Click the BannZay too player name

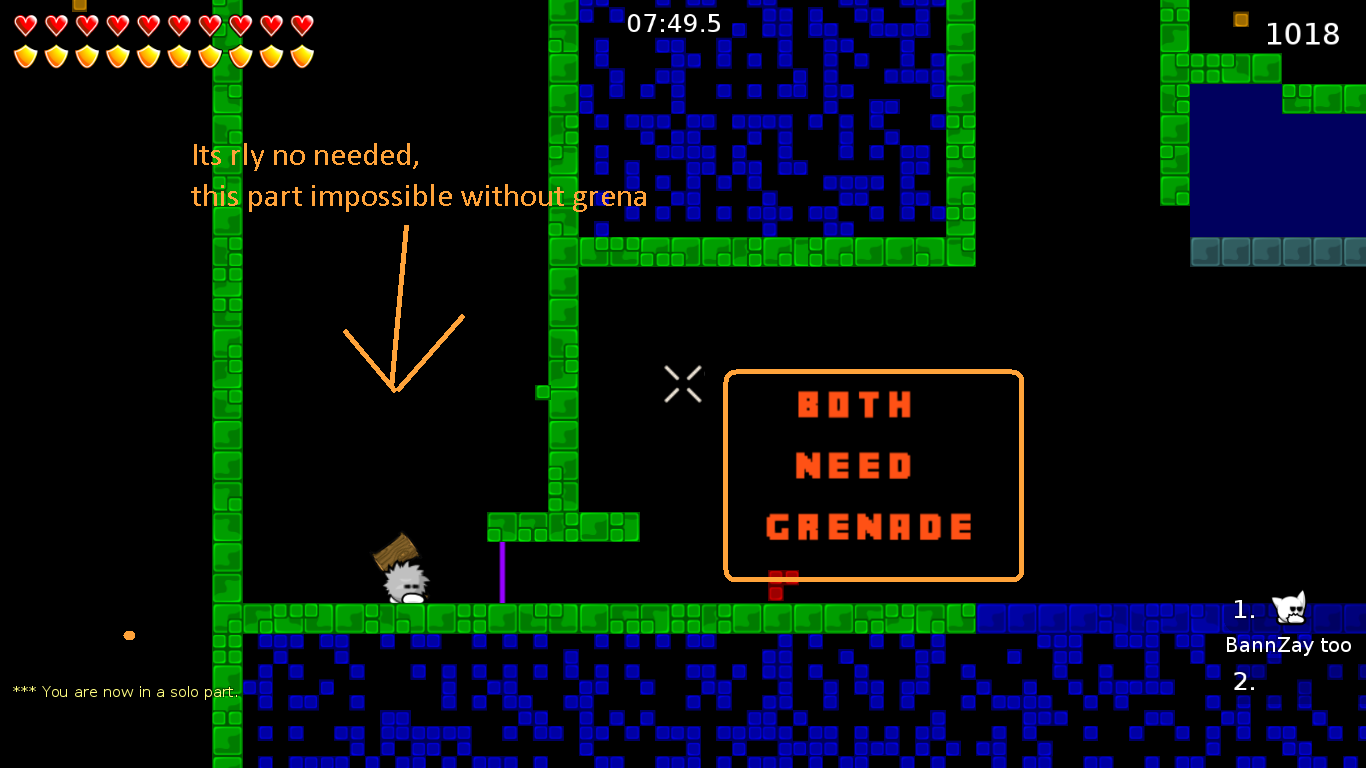(x=1289, y=645)
